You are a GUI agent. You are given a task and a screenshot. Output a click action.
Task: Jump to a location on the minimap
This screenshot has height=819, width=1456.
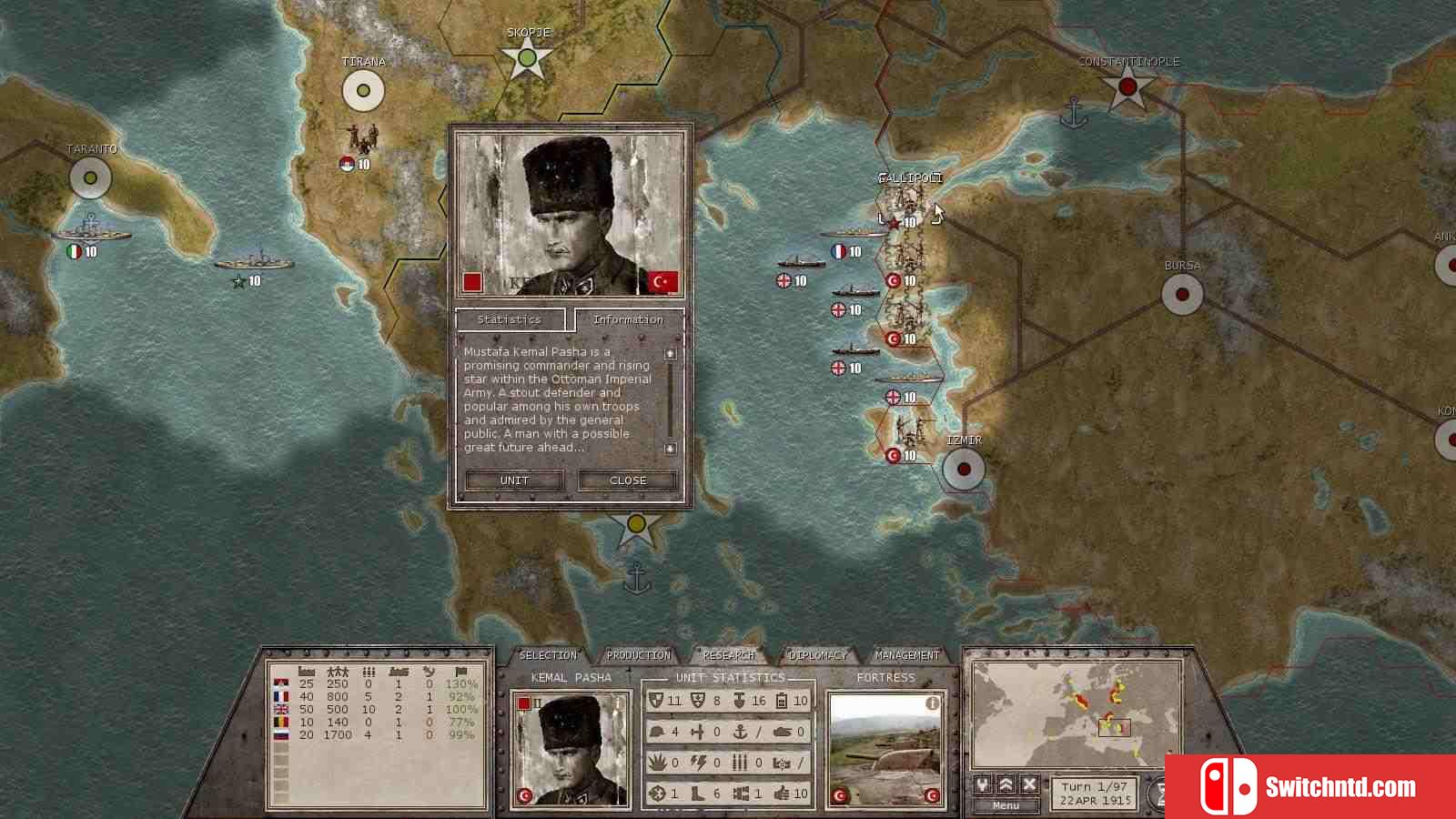1076,714
